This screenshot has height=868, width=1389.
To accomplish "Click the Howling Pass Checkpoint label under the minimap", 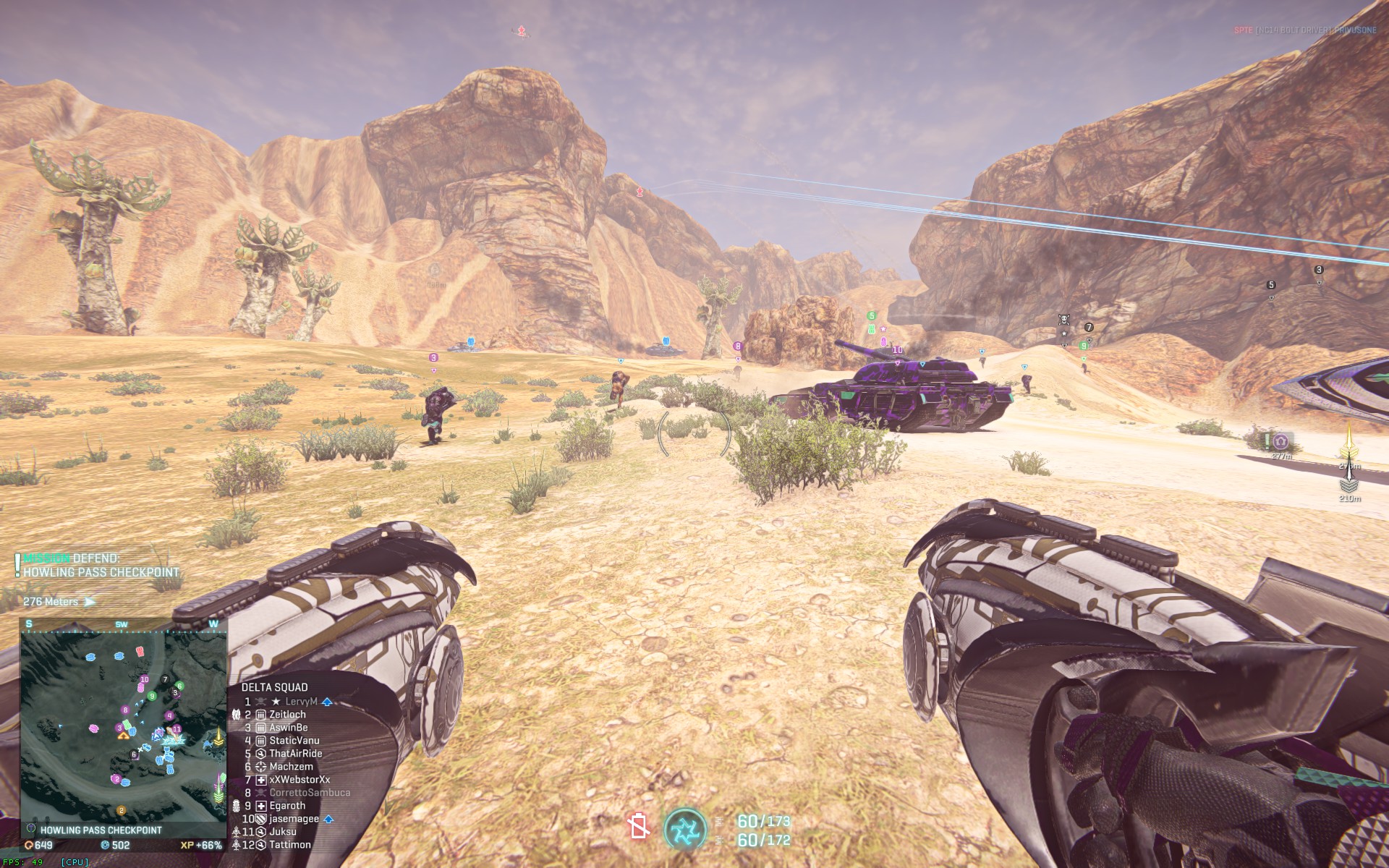I will [x=101, y=830].
